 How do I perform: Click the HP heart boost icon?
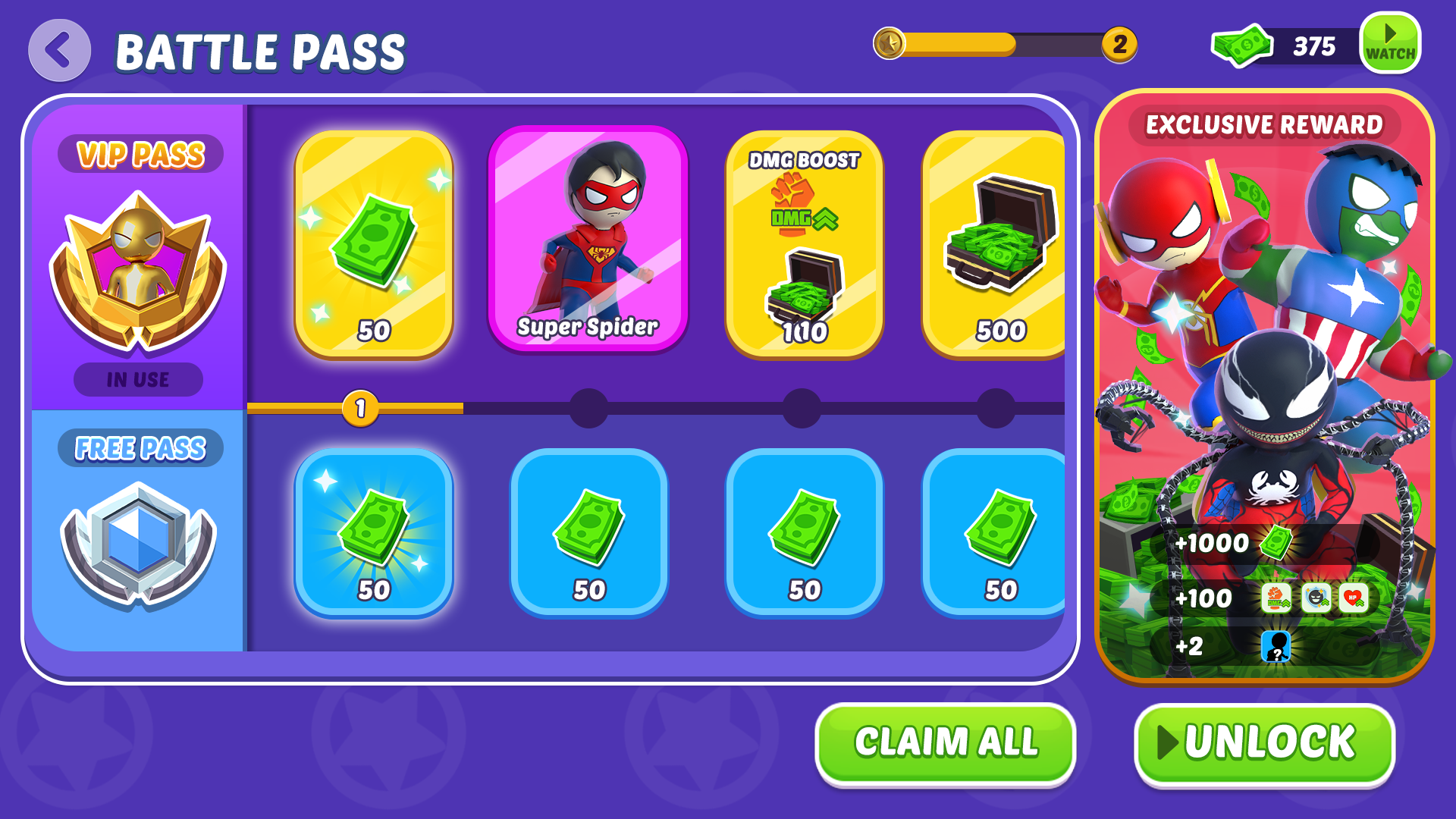pyautogui.click(x=1355, y=598)
